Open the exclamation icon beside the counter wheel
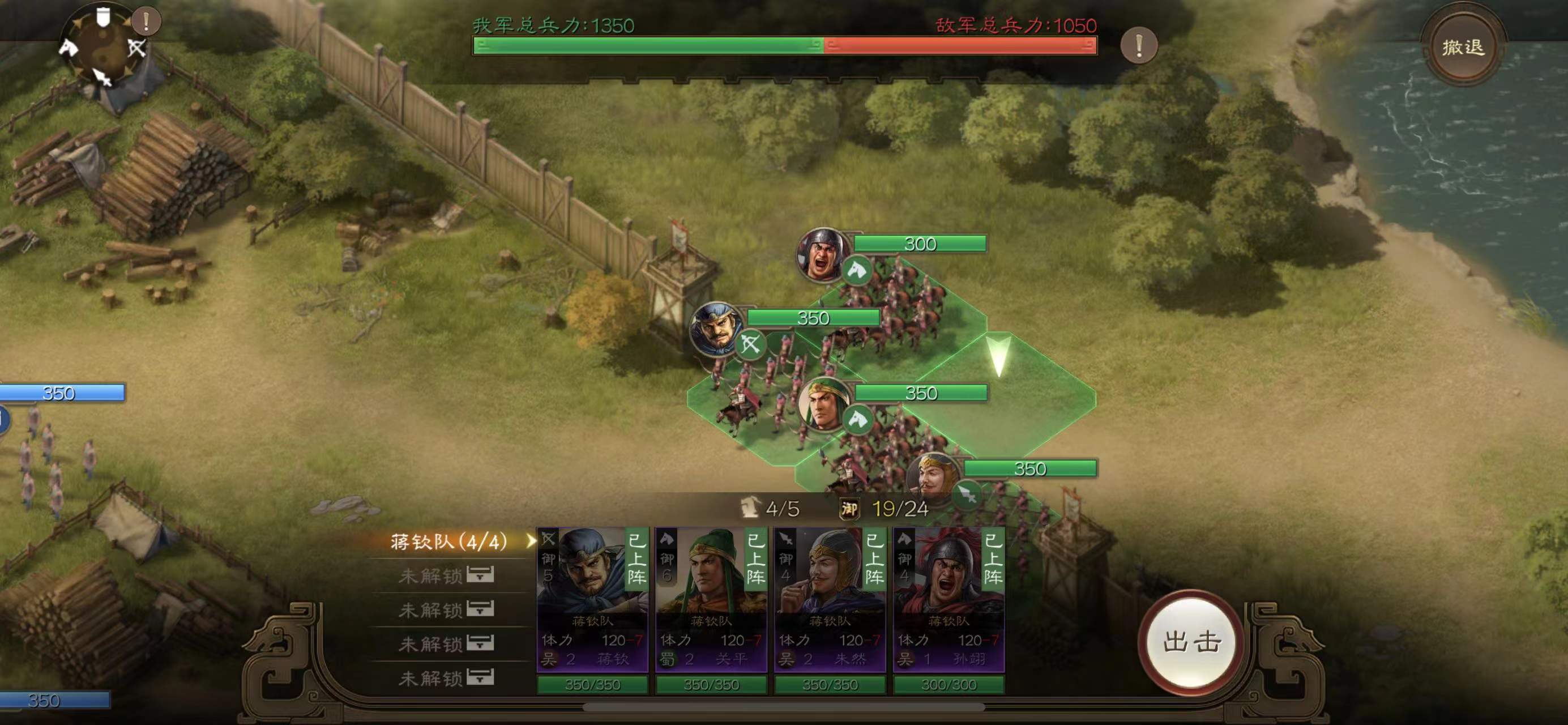This screenshot has width=1568, height=725. coord(146,22)
